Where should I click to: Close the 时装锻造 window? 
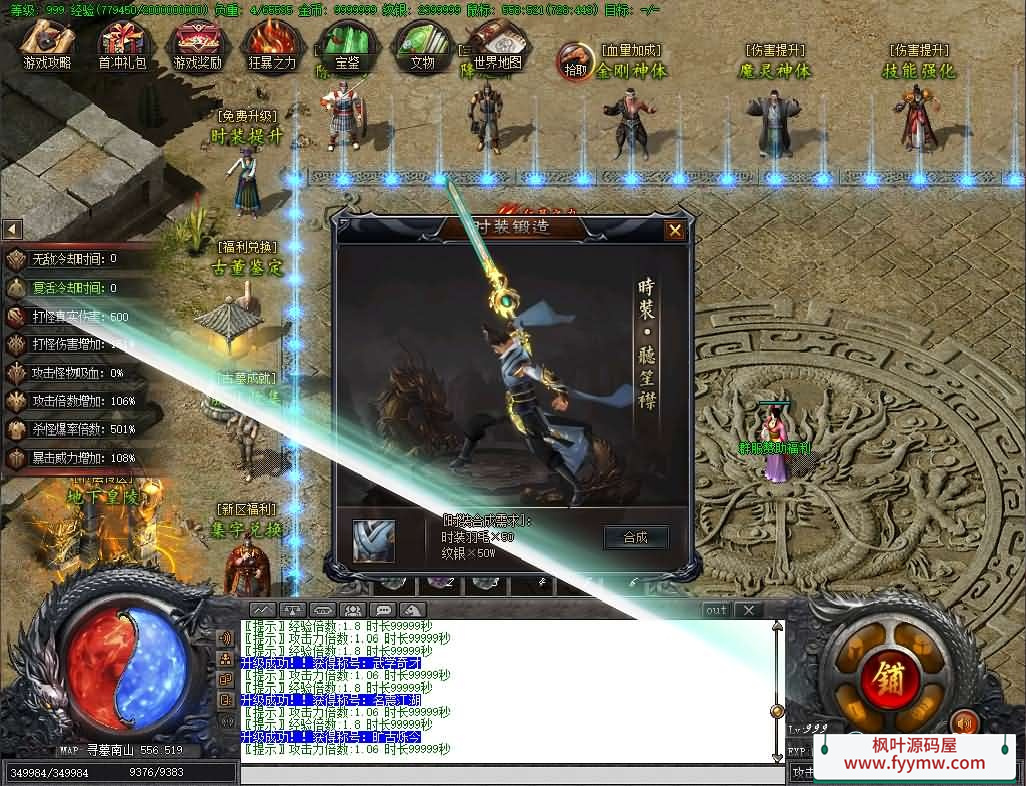point(675,230)
